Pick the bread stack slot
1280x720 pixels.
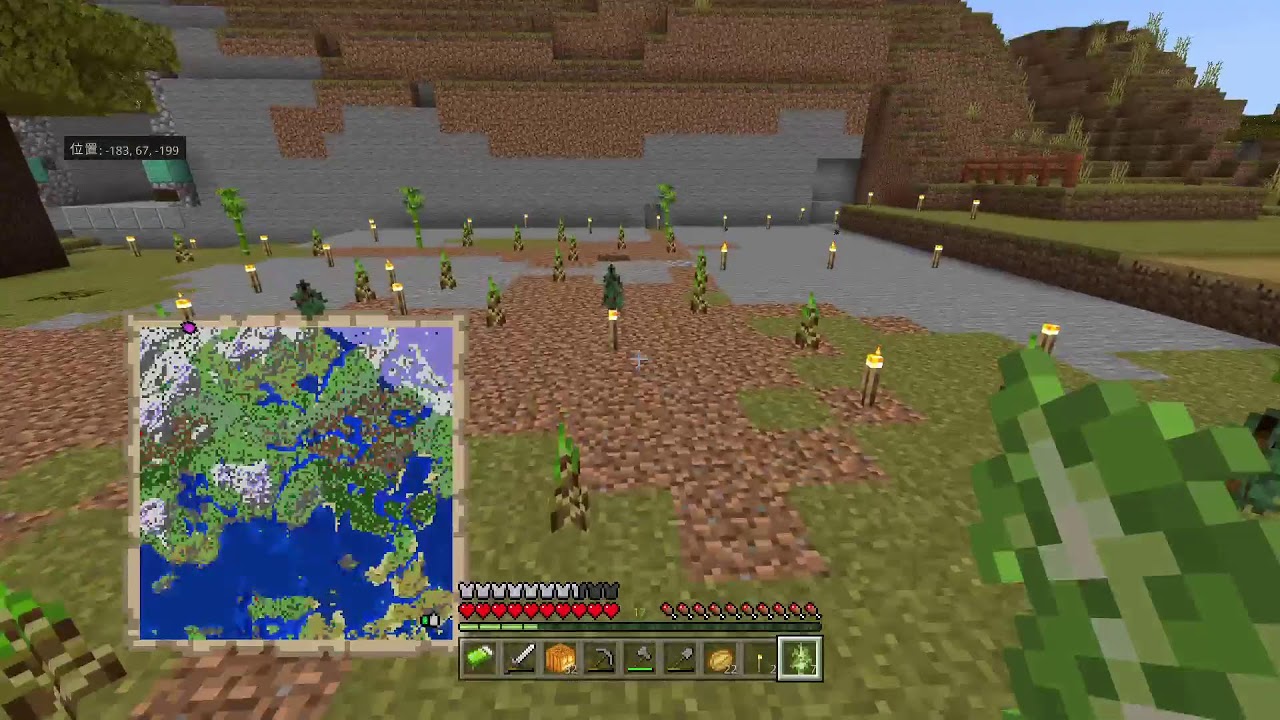pyautogui.click(x=720, y=660)
